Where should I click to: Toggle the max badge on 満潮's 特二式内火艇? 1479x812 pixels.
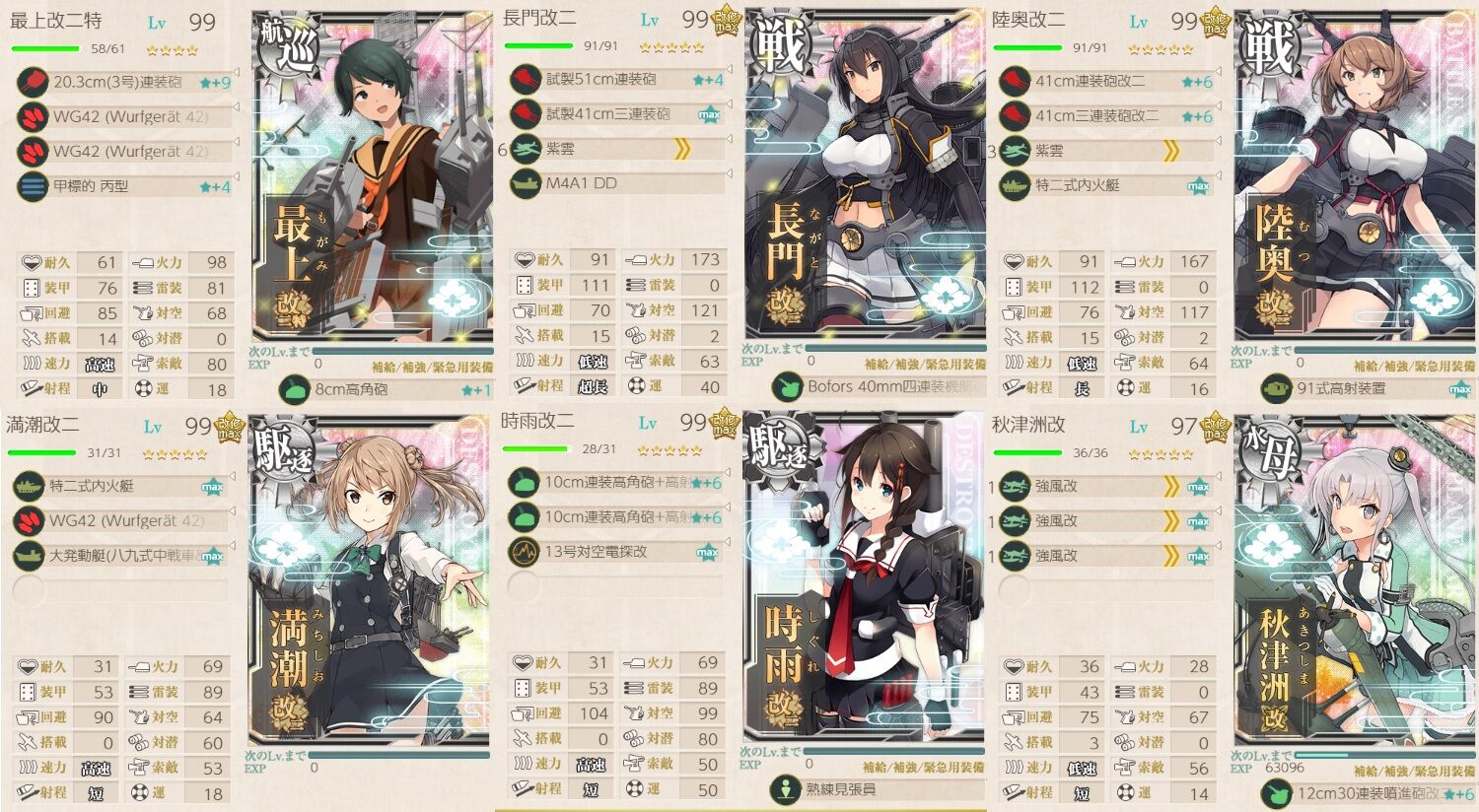(x=212, y=487)
